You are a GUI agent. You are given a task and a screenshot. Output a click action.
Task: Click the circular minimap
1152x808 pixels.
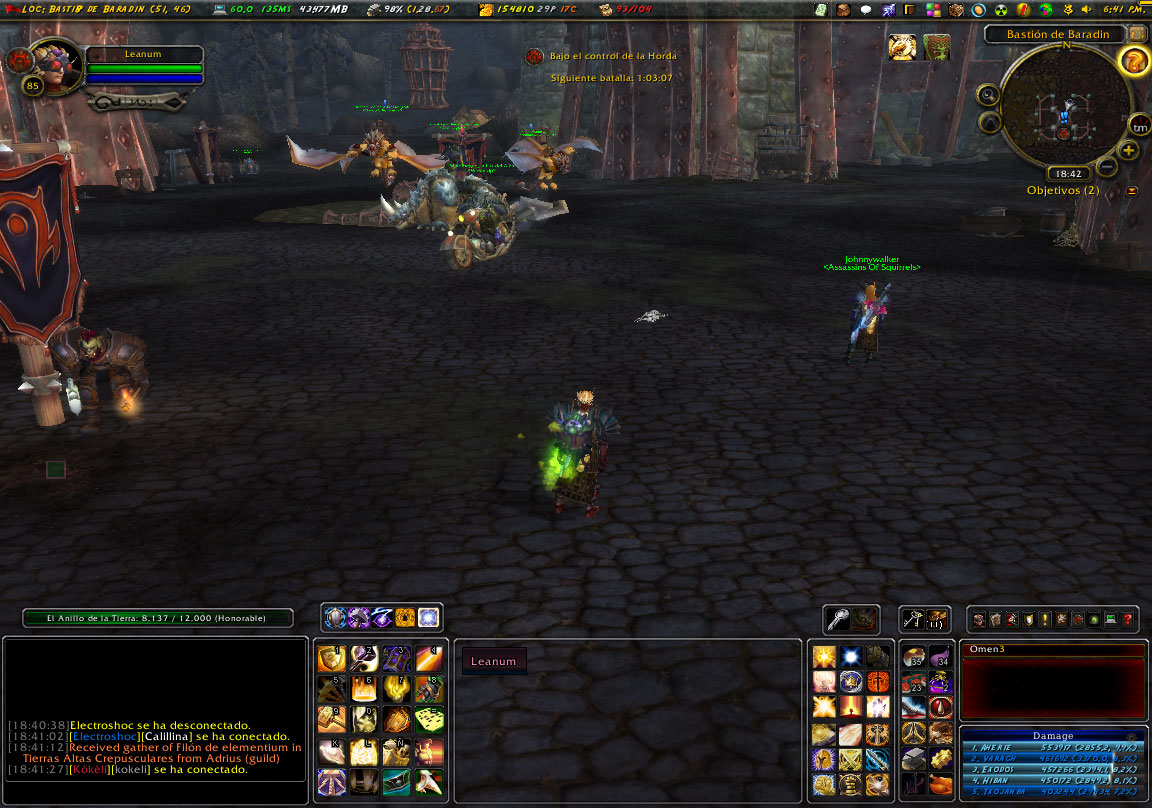[x=1064, y=103]
